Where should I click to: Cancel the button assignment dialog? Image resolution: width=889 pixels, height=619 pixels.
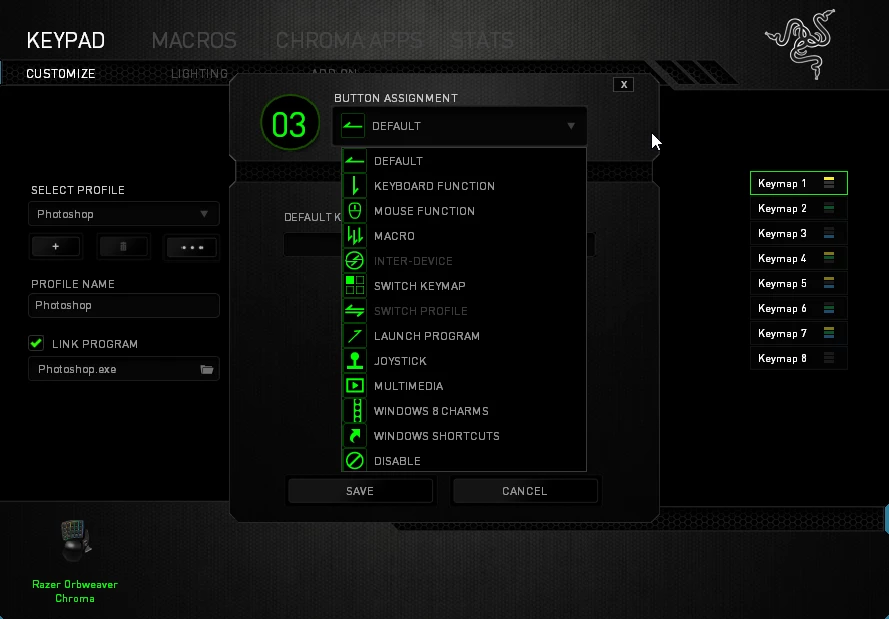point(525,491)
